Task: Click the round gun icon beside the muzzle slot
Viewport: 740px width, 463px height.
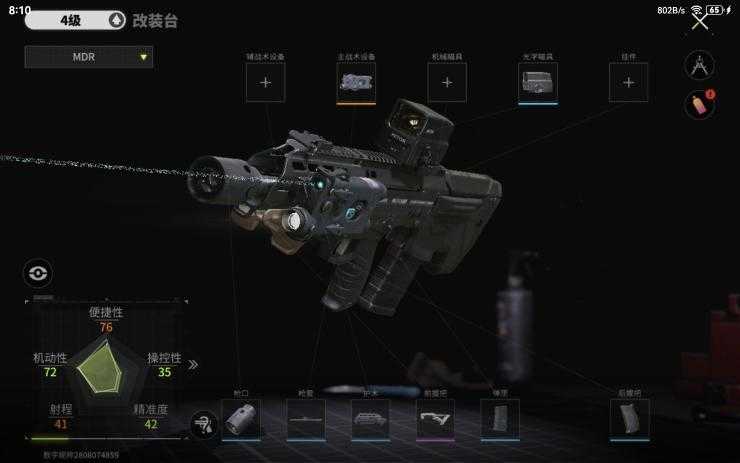Action: coord(204,425)
